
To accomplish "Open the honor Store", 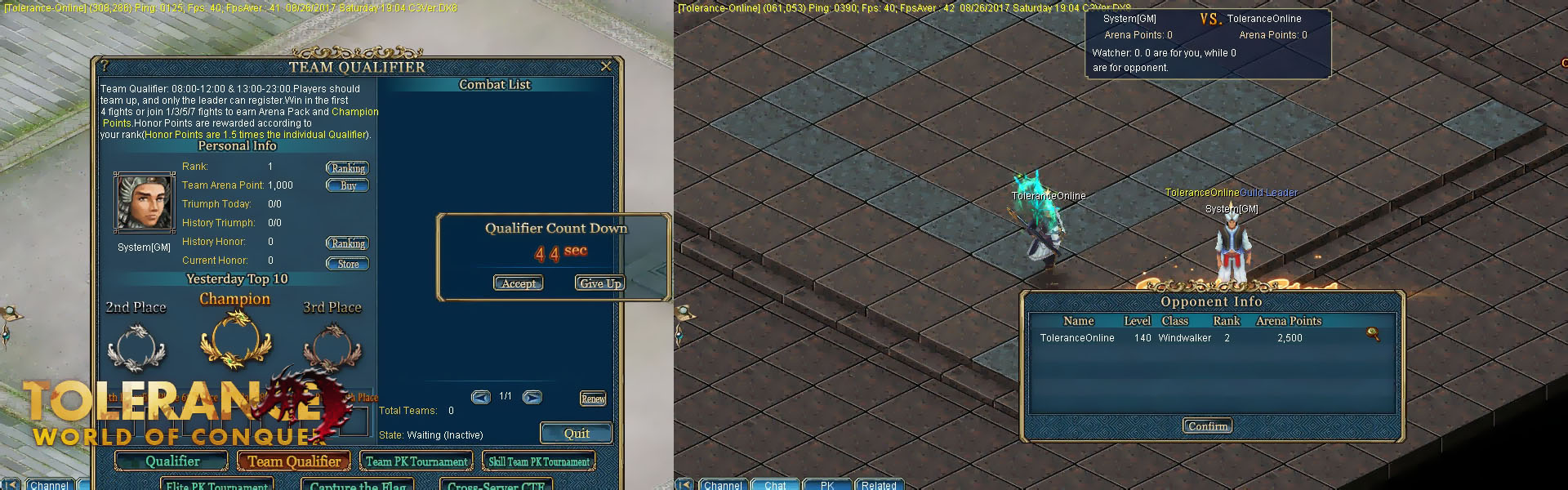I will (348, 264).
